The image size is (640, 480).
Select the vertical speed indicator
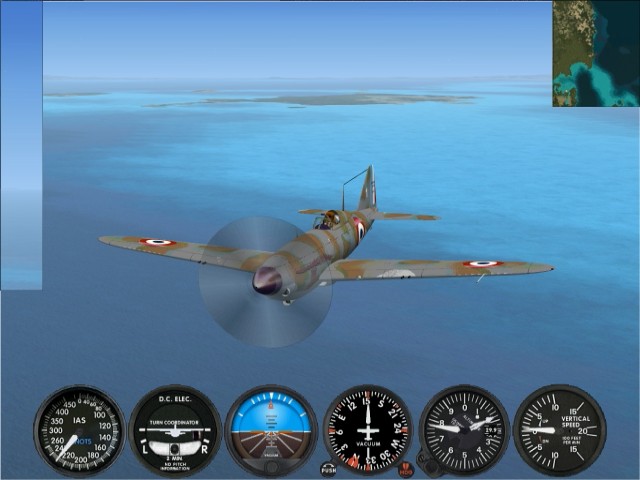tap(559, 430)
